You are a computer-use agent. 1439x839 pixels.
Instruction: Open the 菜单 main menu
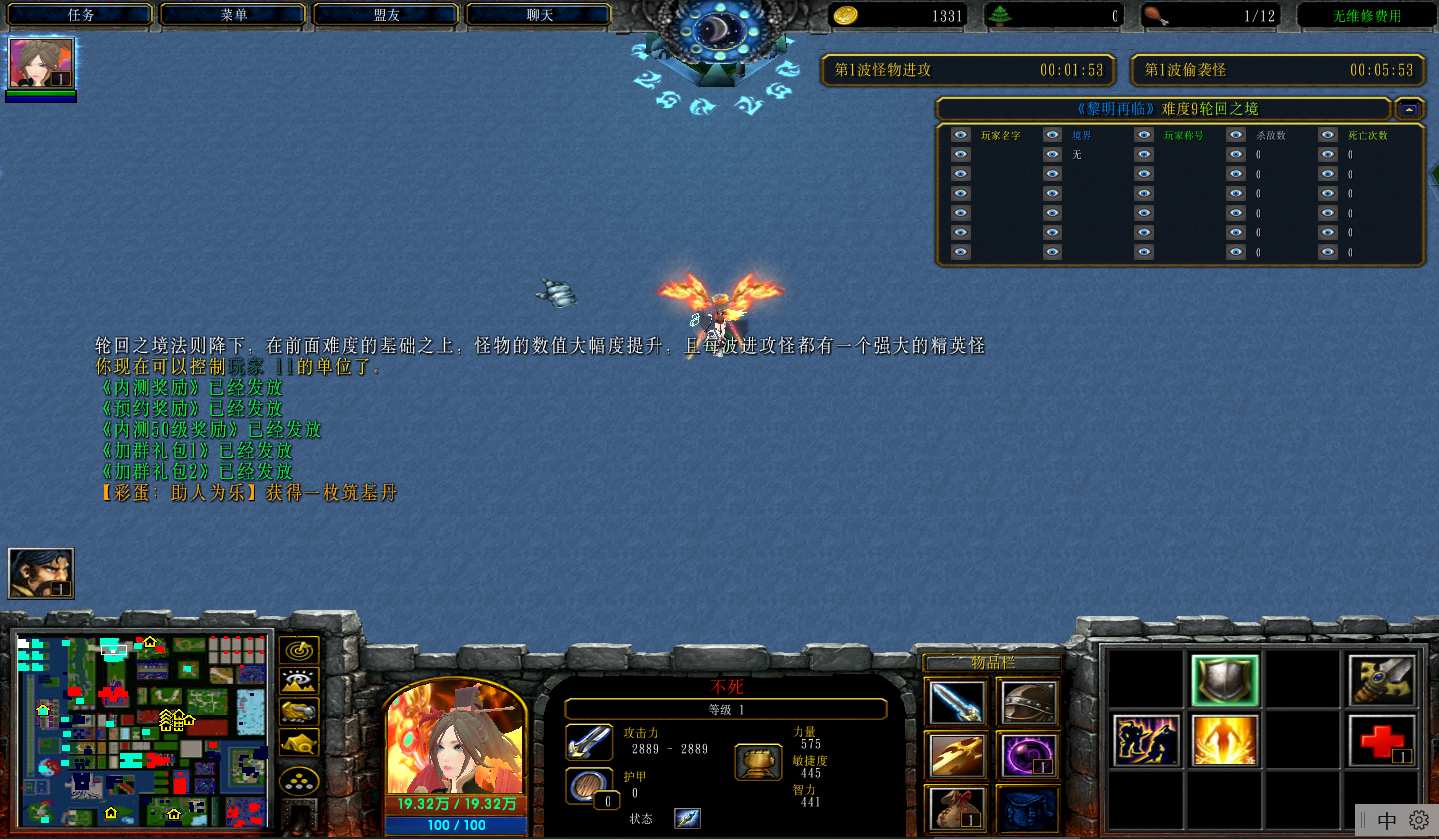234,15
